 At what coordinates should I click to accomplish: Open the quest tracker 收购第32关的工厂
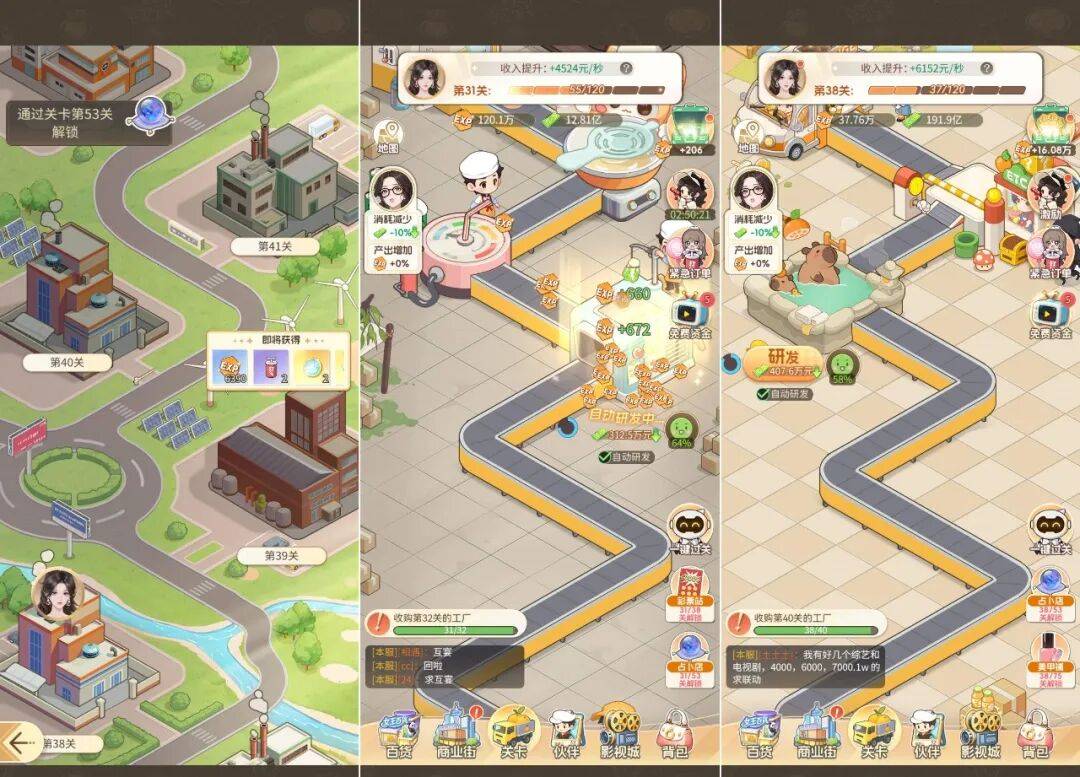pyautogui.click(x=445, y=622)
